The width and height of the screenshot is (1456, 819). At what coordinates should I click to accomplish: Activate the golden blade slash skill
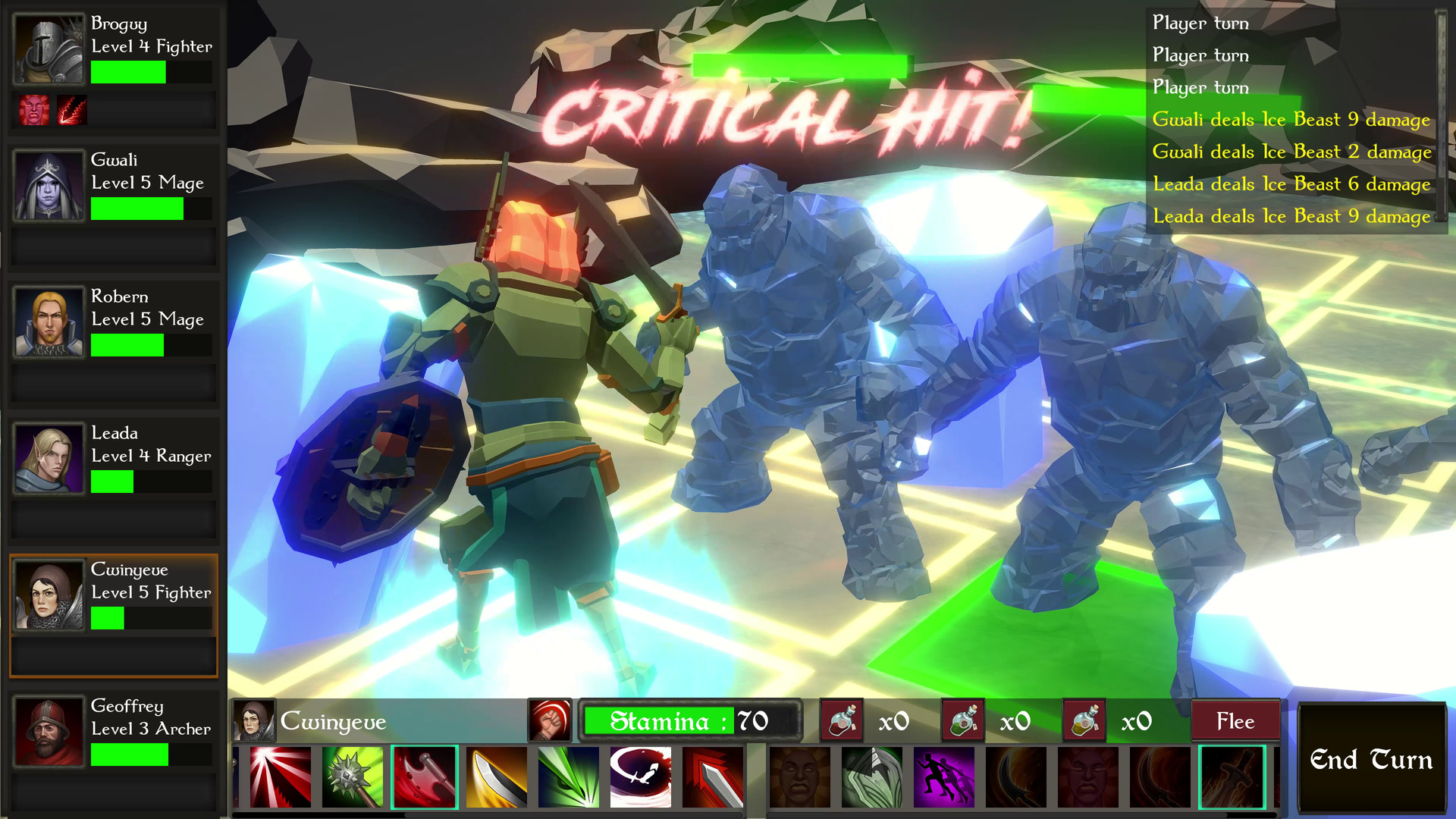click(x=497, y=777)
